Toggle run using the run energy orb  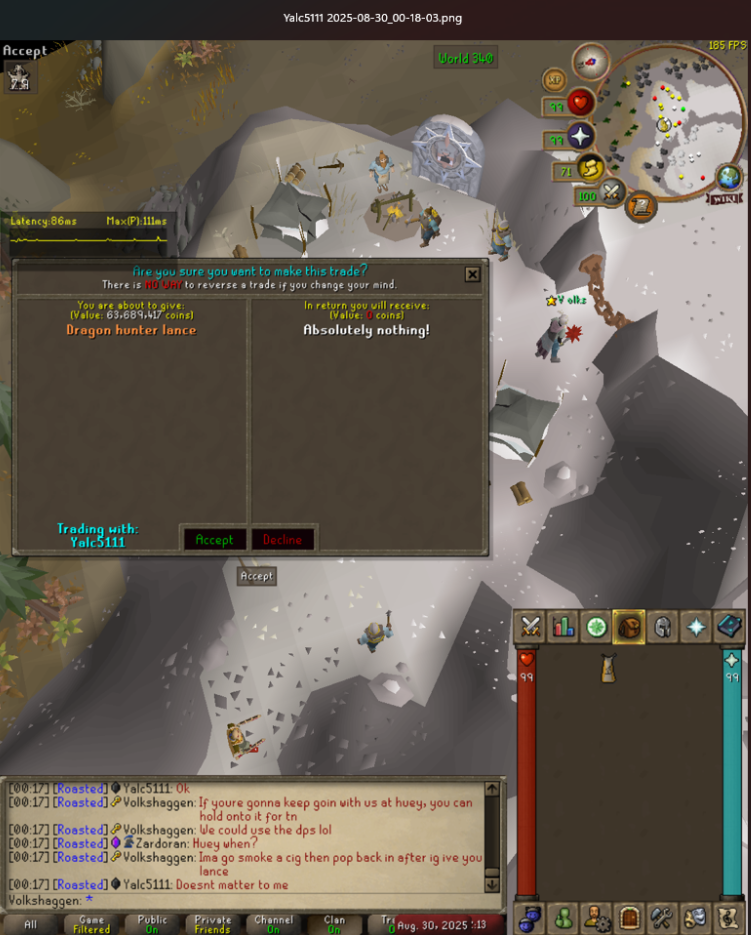pyautogui.click(x=591, y=168)
